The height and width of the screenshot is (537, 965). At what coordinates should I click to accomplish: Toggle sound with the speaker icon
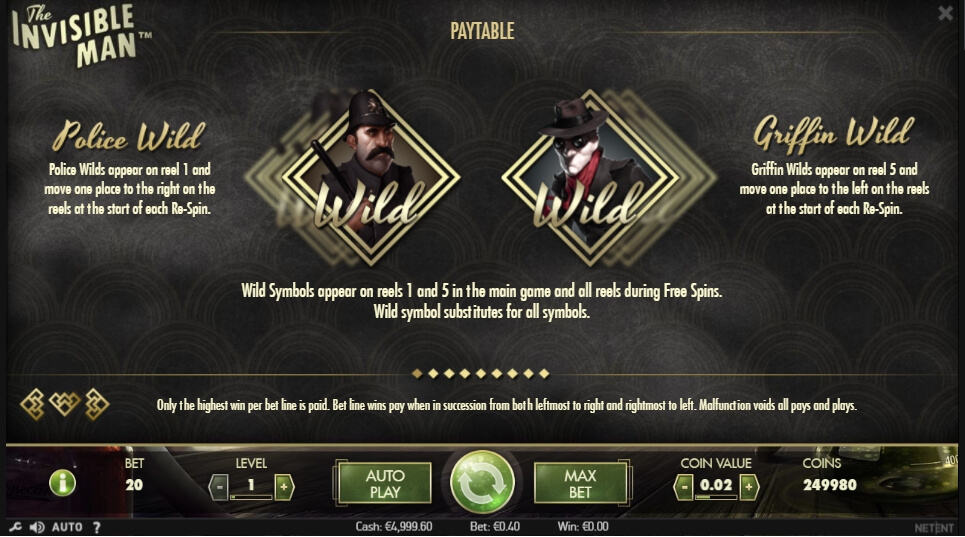tap(37, 526)
